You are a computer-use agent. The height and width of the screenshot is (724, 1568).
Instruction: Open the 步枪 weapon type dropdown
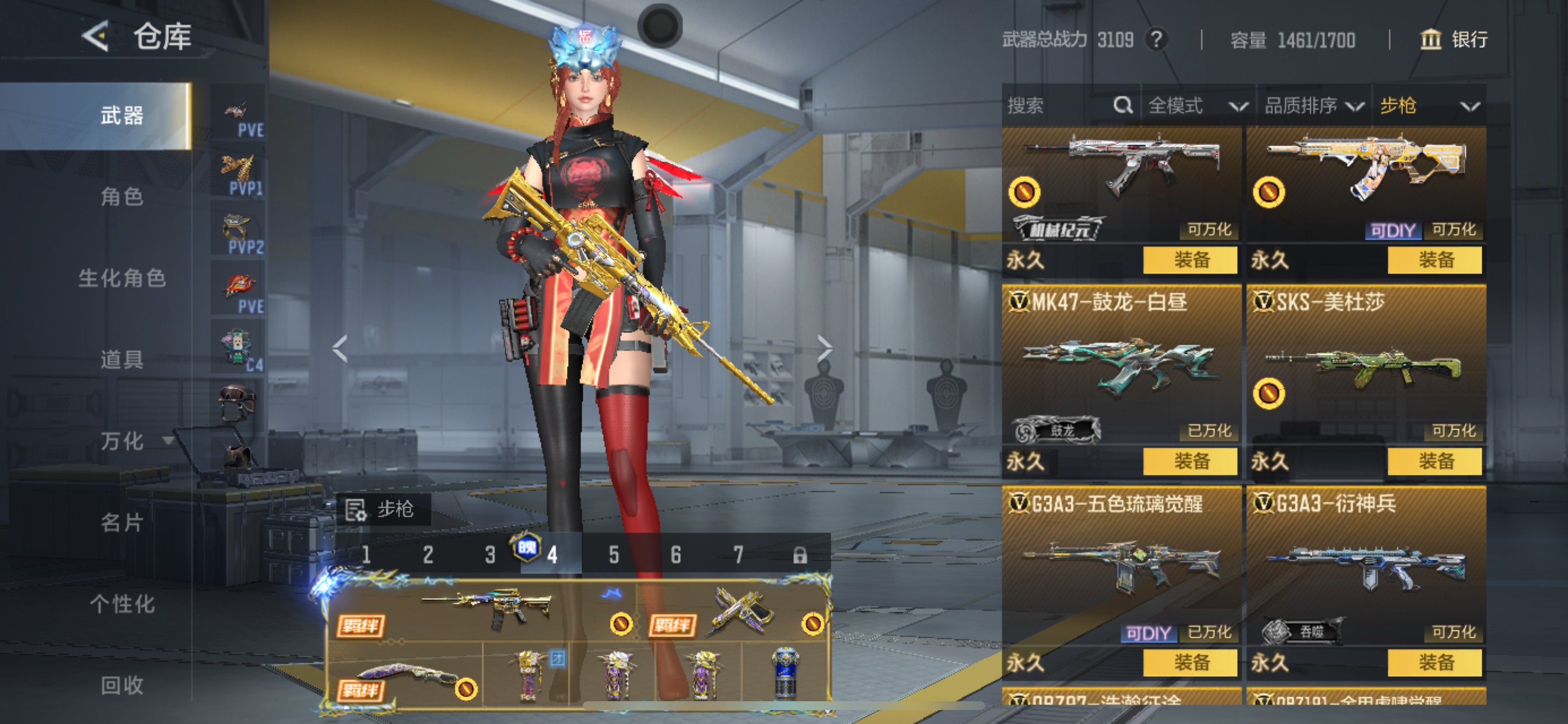pyautogui.click(x=1428, y=106)
